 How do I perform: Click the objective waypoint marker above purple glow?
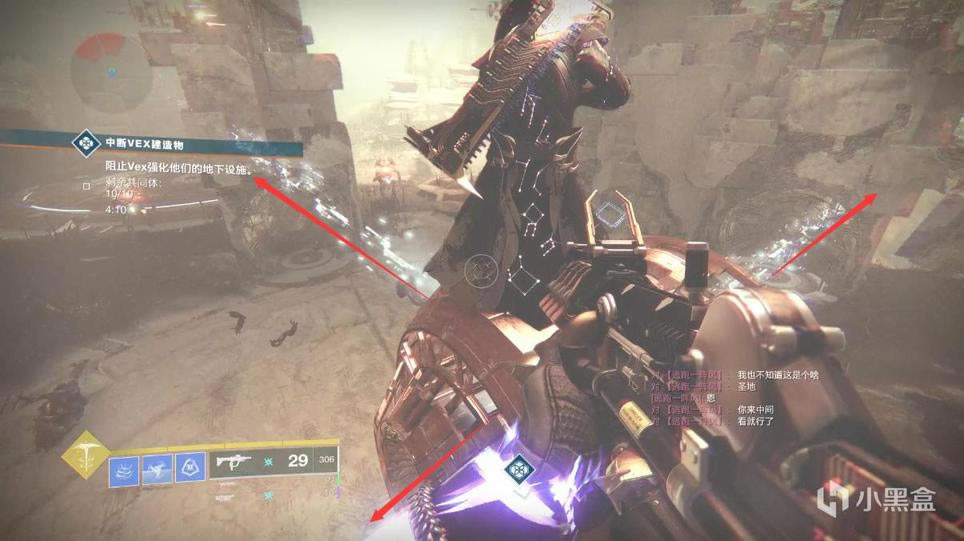520,469
